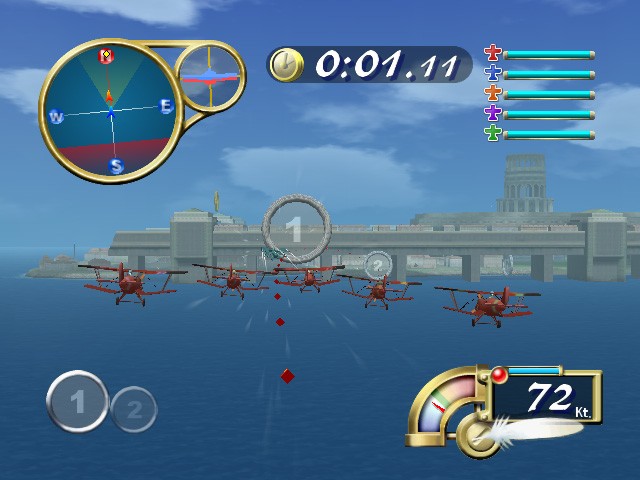Image resolution: width=640 pixels, height=480 pixels.
Task: Click the purple plane player icon
Action: pyautogui.click(x=492, y=113)
